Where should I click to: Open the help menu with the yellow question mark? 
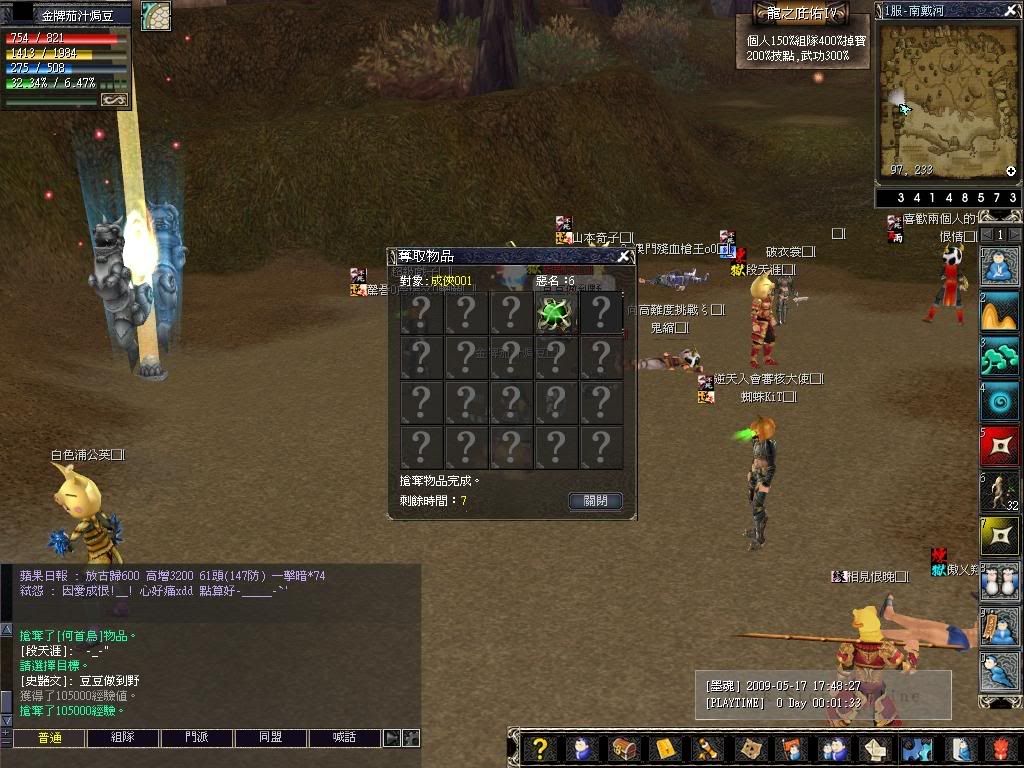coord(540,749)
